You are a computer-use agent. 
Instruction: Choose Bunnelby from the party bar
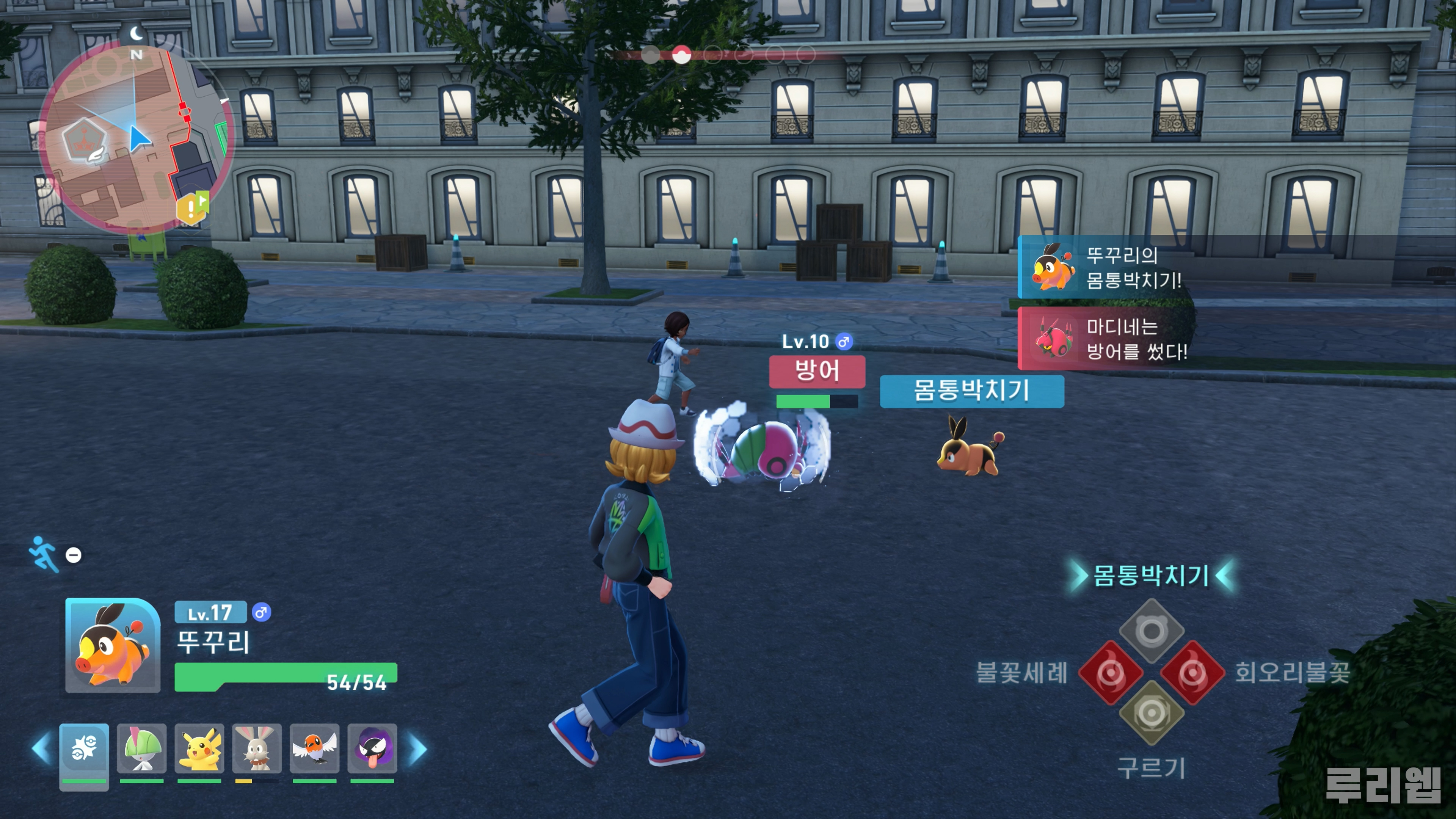[257, 748]
